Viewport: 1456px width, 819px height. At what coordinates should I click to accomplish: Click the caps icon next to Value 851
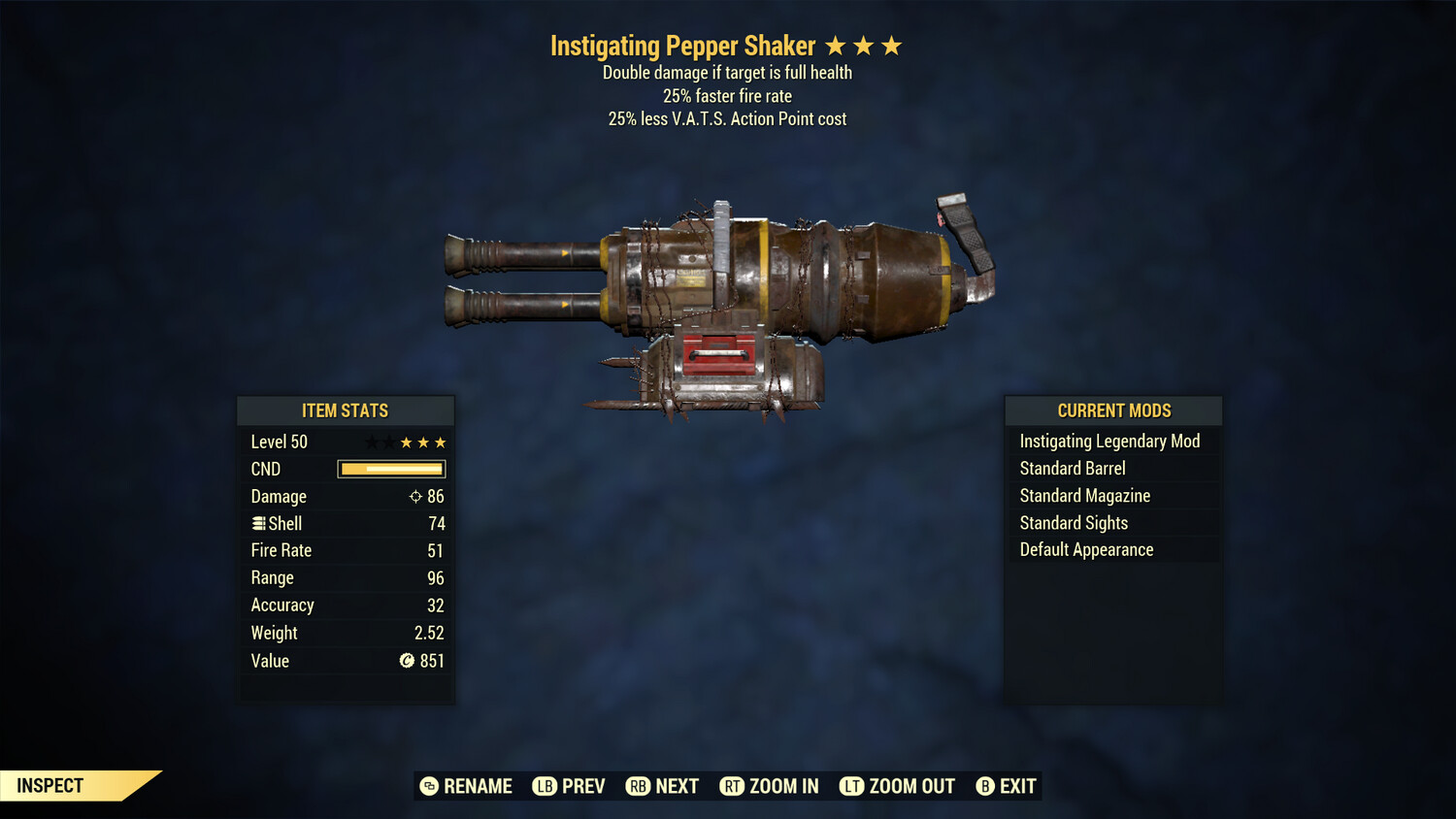tap(407, 661)
